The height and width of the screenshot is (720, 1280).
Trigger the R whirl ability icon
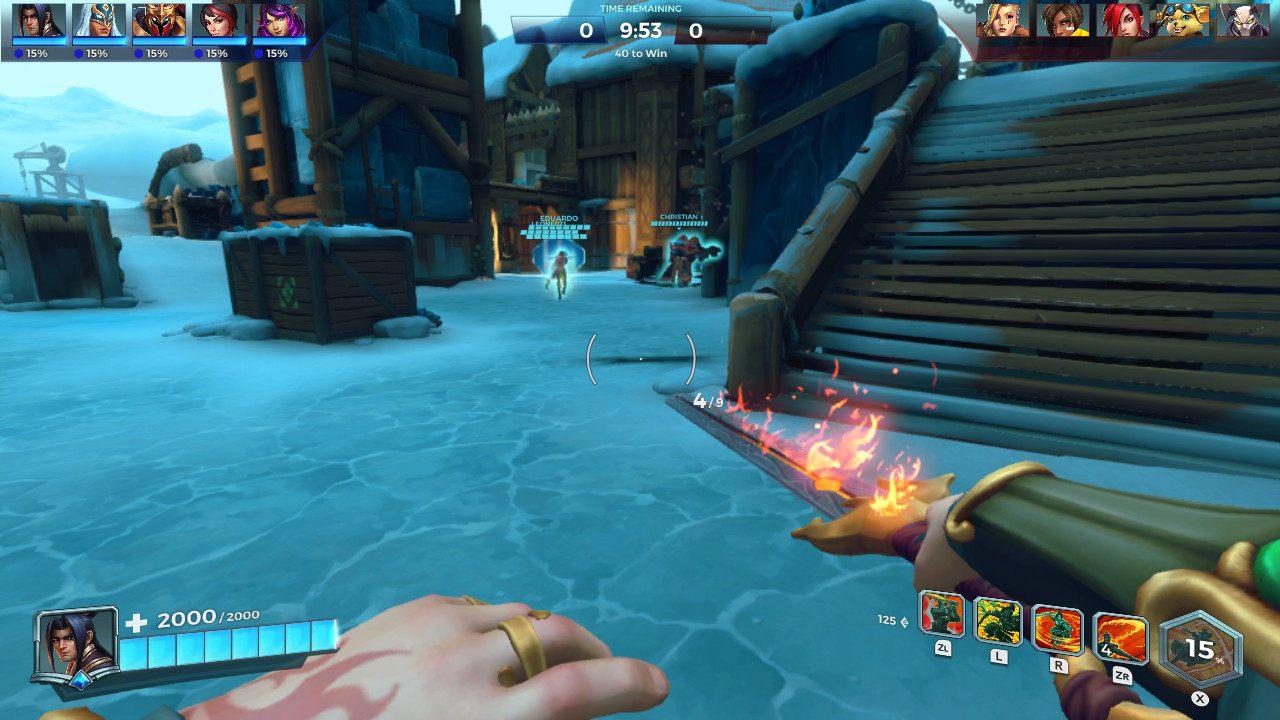point(1059,631)
